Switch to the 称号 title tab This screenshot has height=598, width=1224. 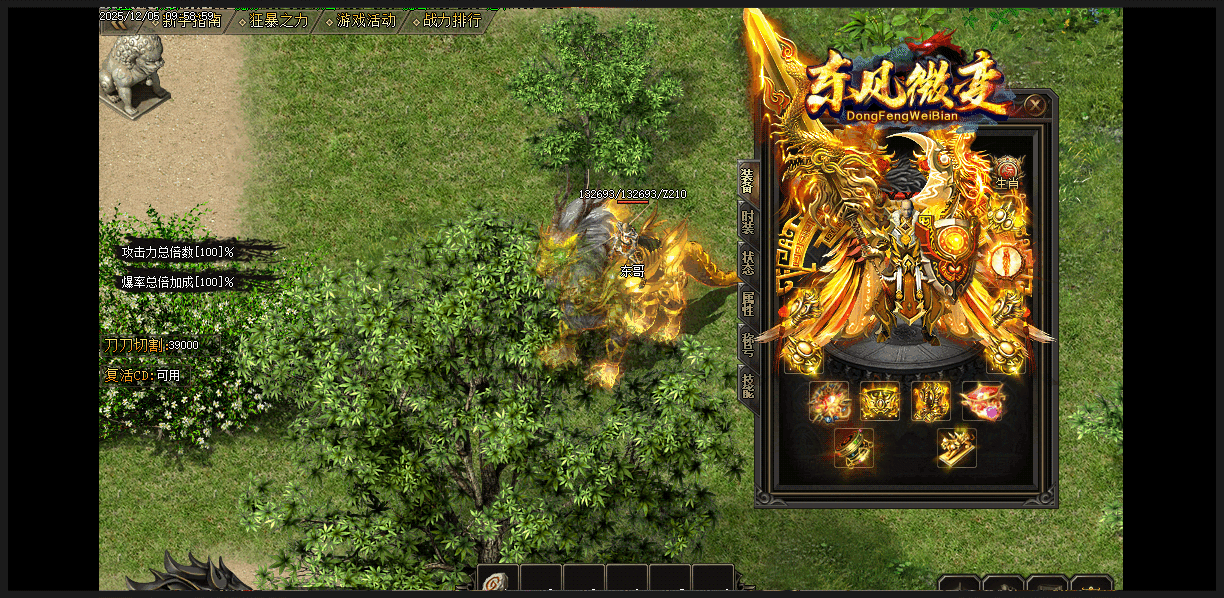748,343
